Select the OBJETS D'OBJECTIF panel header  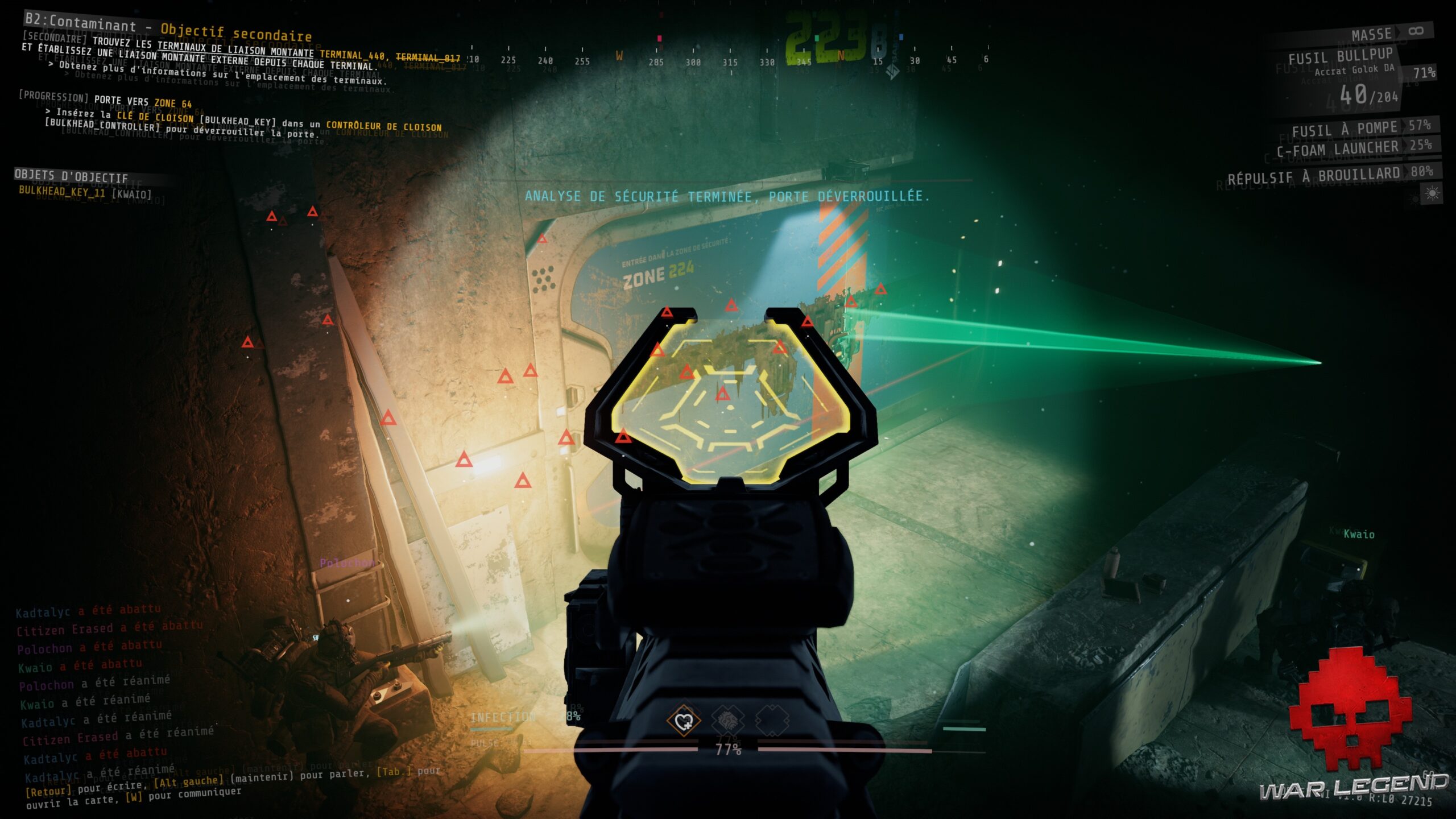pos(72,176)
